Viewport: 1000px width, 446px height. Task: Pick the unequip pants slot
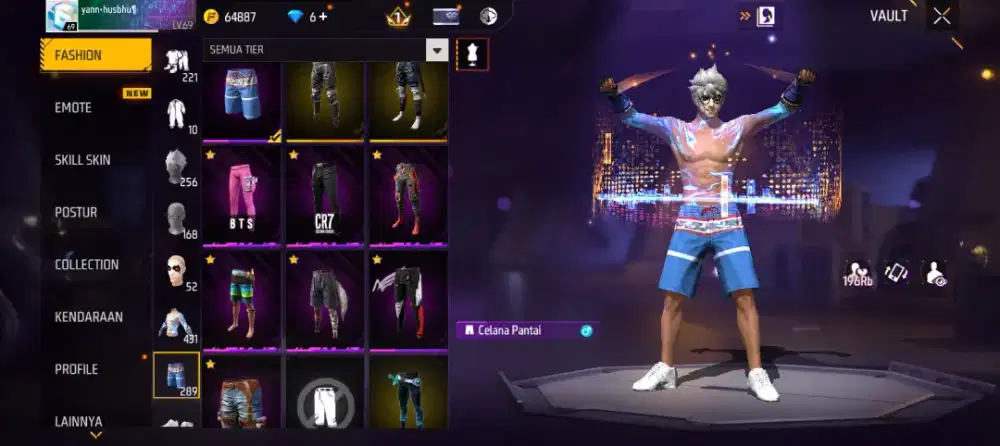pos(326,400)
